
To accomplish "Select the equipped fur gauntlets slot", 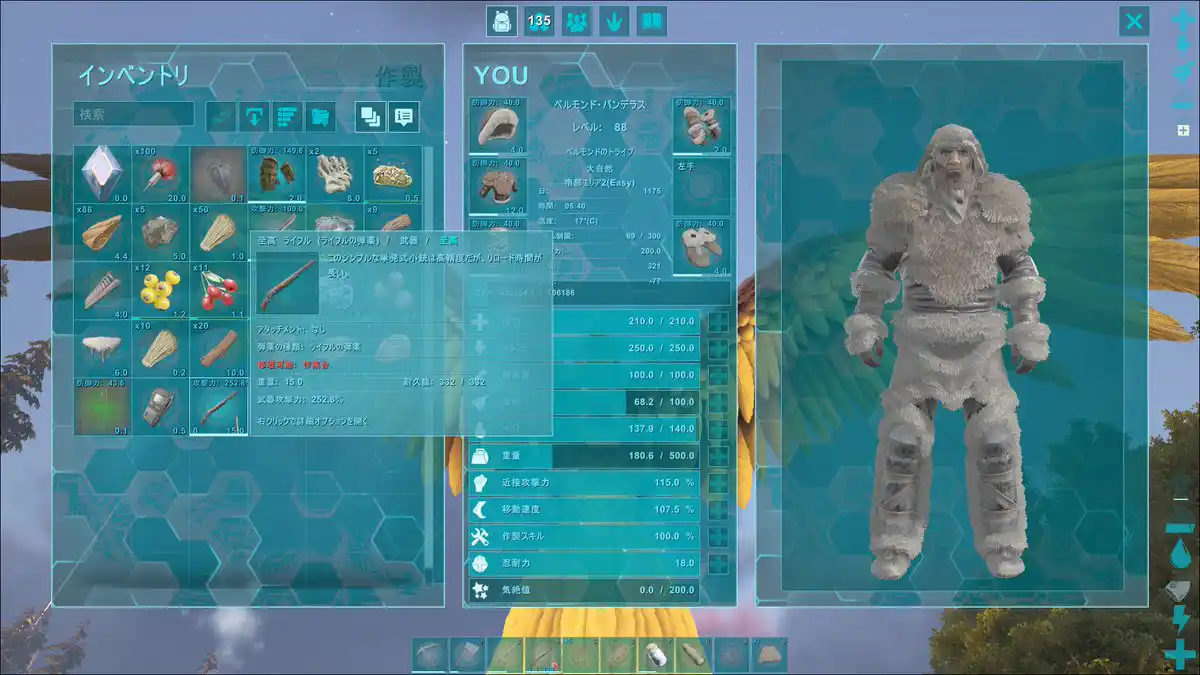I will (x=702, y=125).
